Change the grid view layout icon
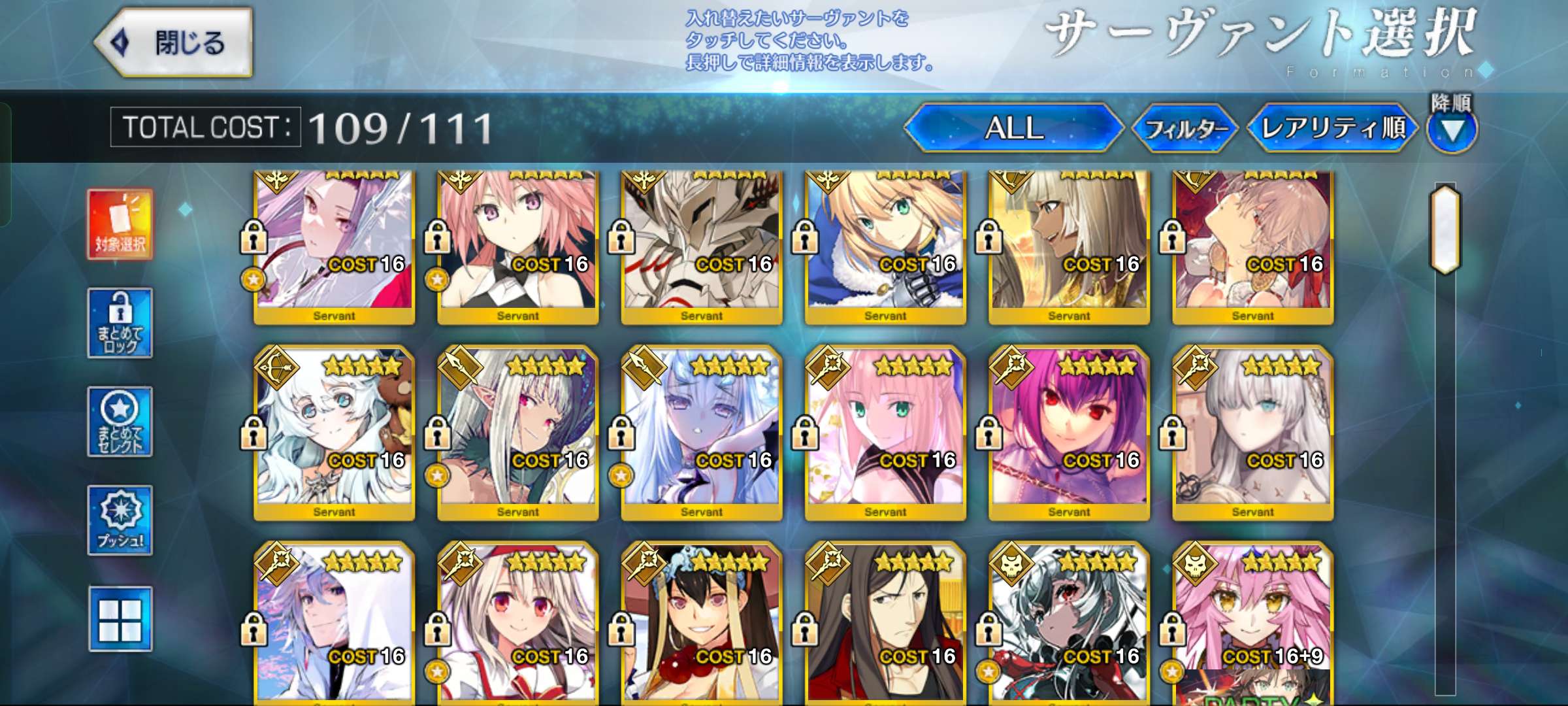Viewport: 1568px width, 706px height. 120,619
